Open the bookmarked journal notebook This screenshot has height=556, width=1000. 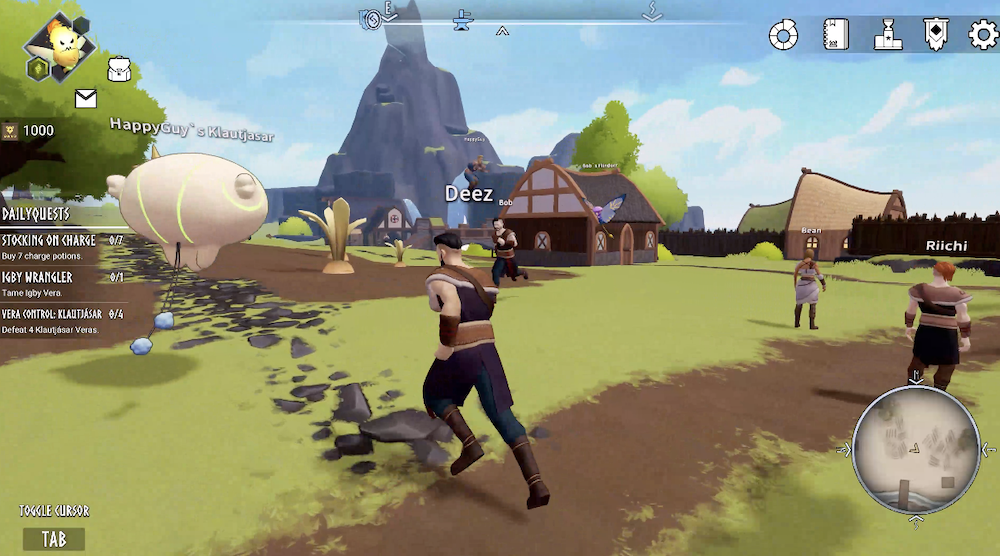[x=836, y=35]
